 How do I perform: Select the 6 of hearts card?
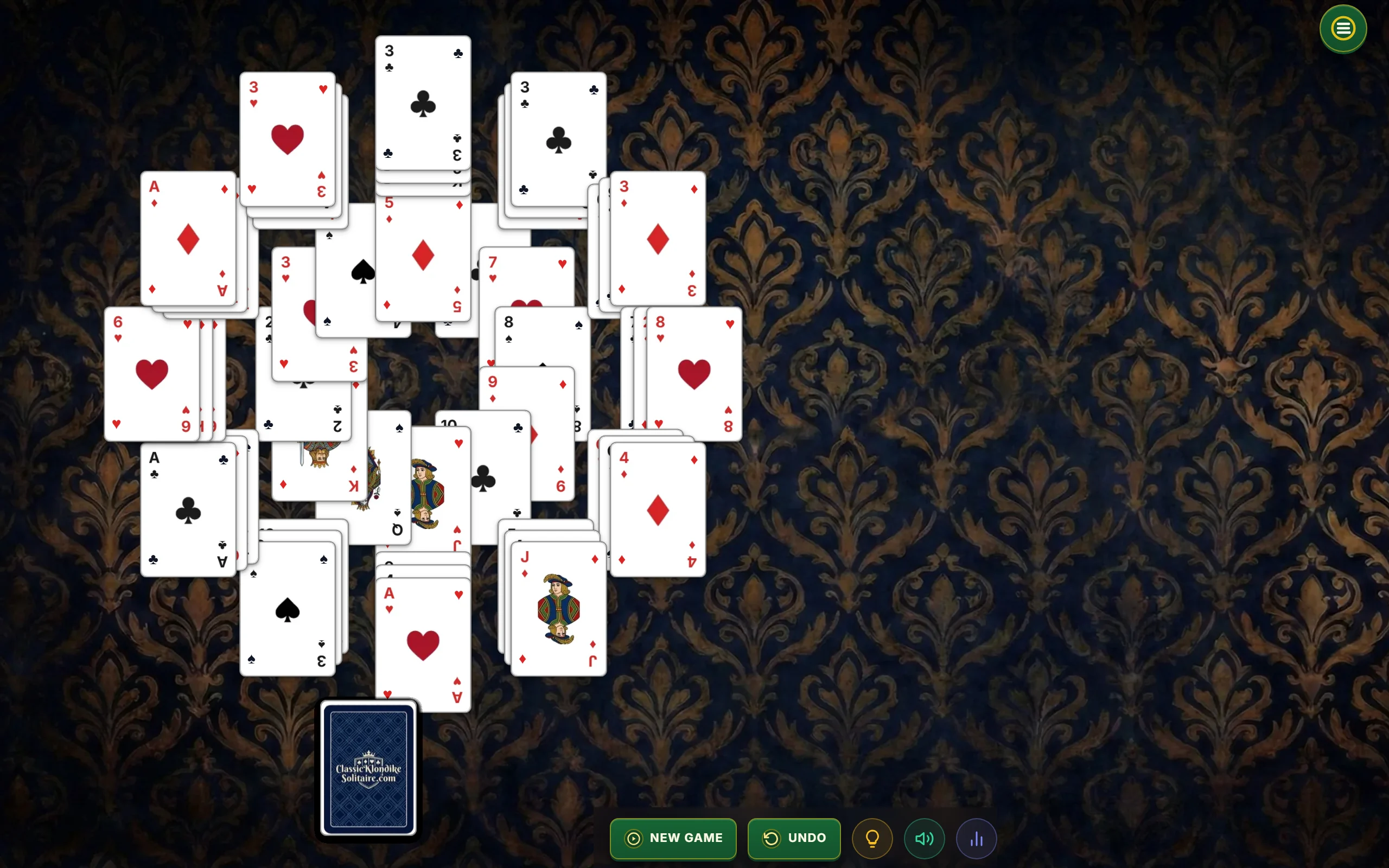pos(151,373)
